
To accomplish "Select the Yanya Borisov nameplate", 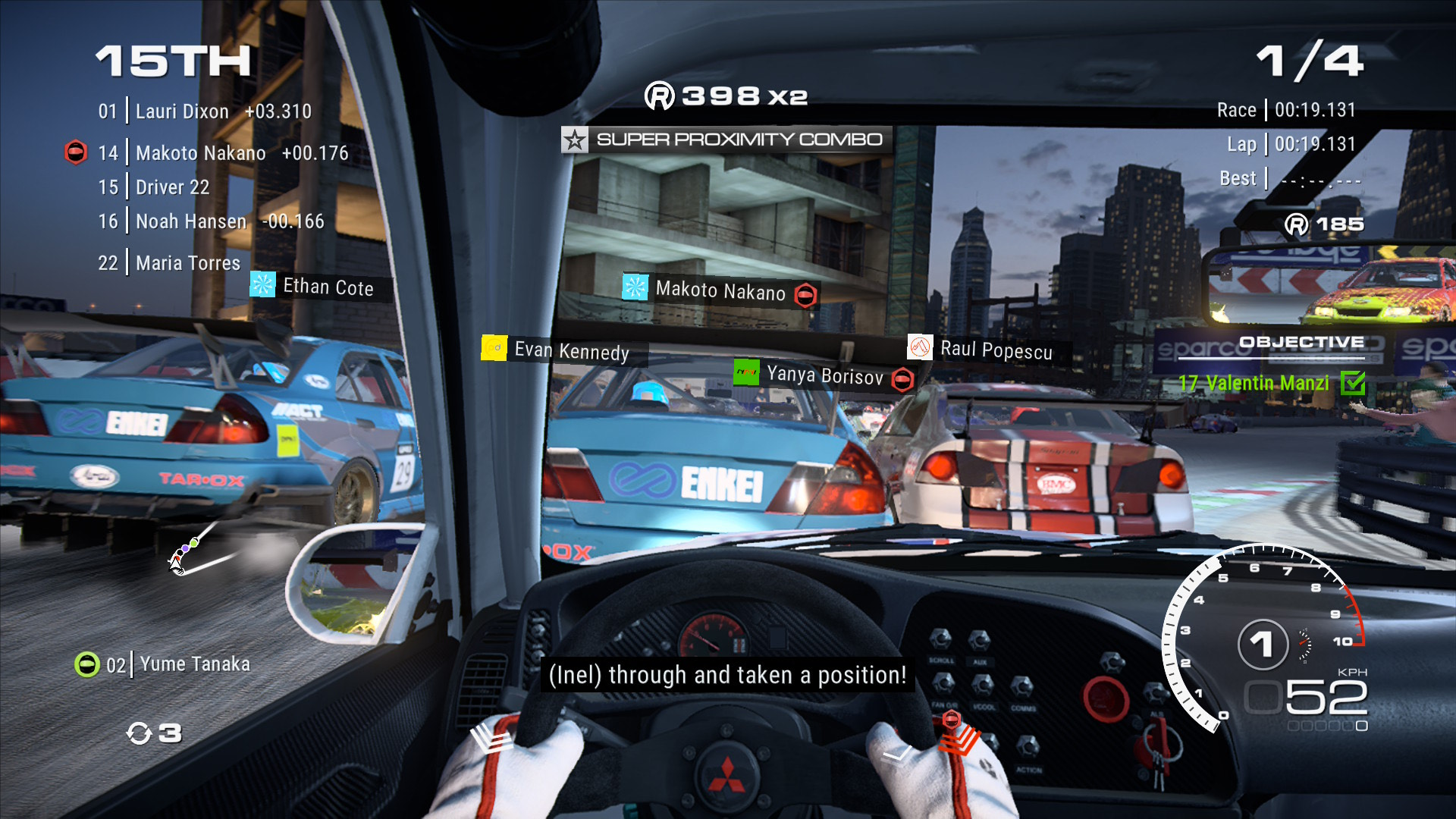I will point(824,375).
